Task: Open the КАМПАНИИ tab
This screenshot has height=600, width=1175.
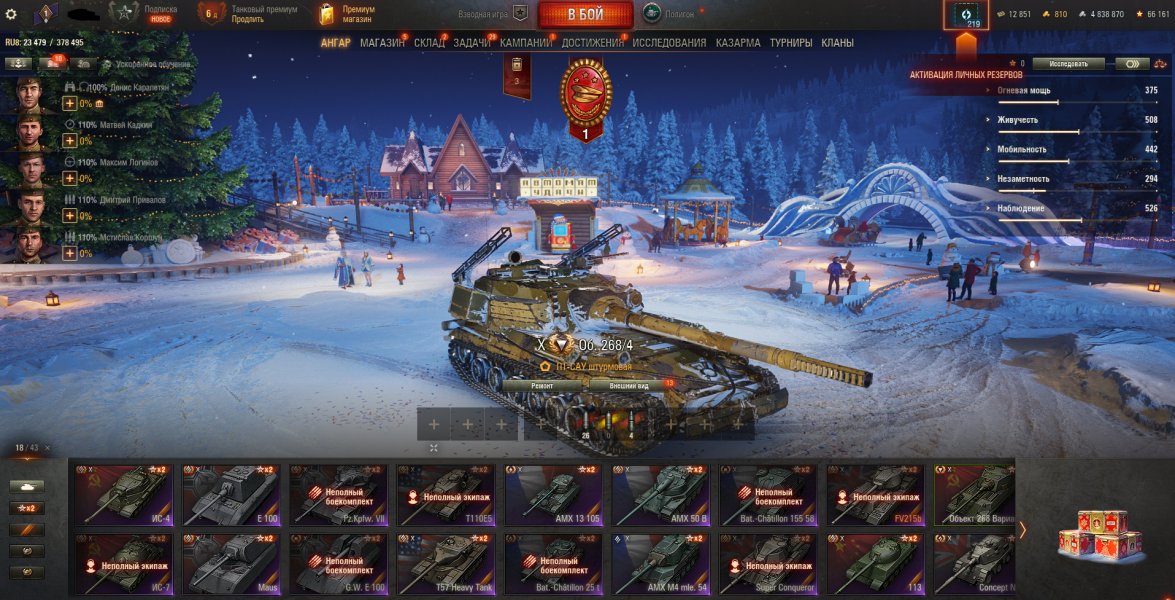Action: click(526, 43)
